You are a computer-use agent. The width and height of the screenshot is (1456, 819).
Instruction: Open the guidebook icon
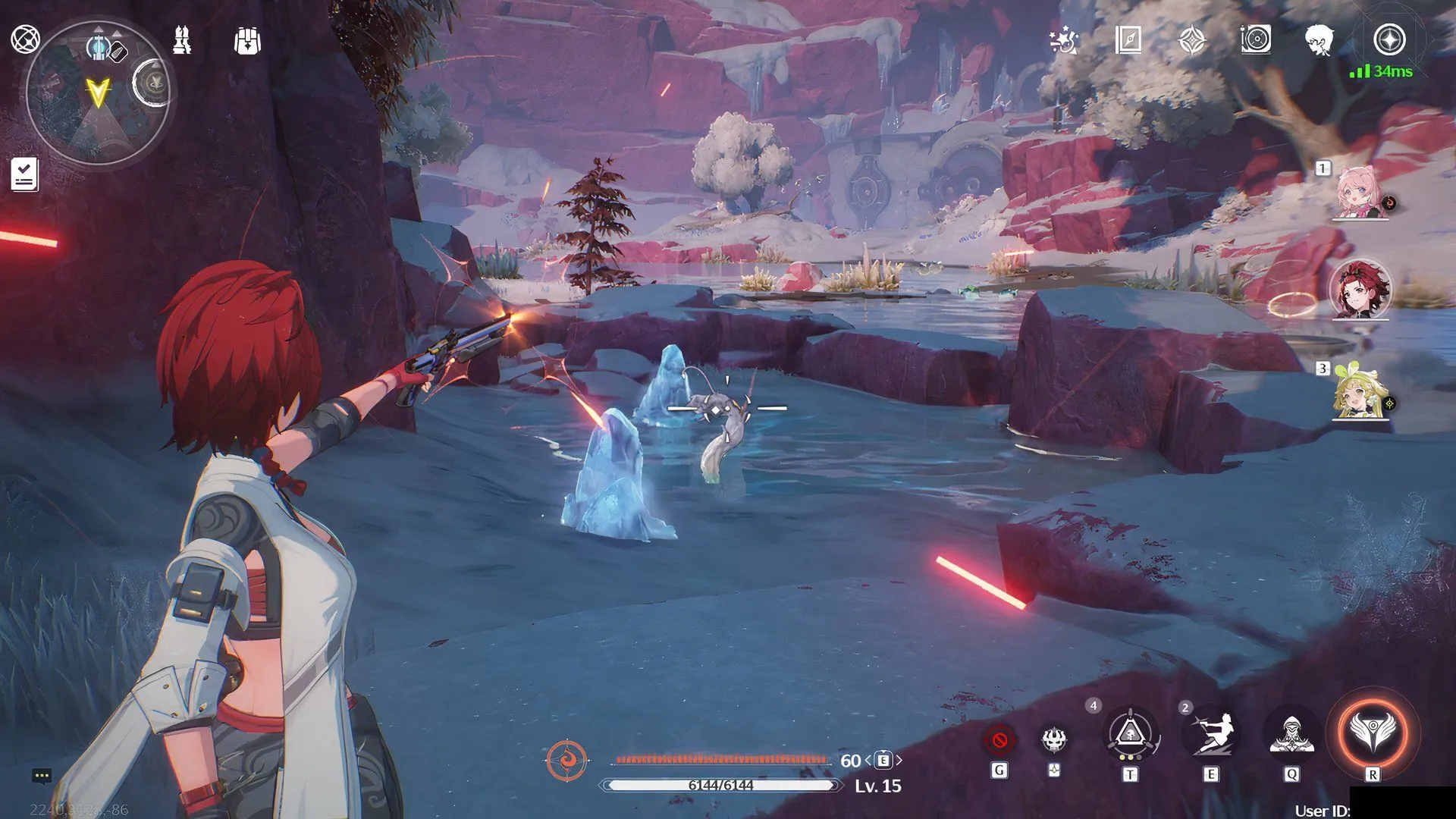pyautogui.click(x=1128, y=39)
